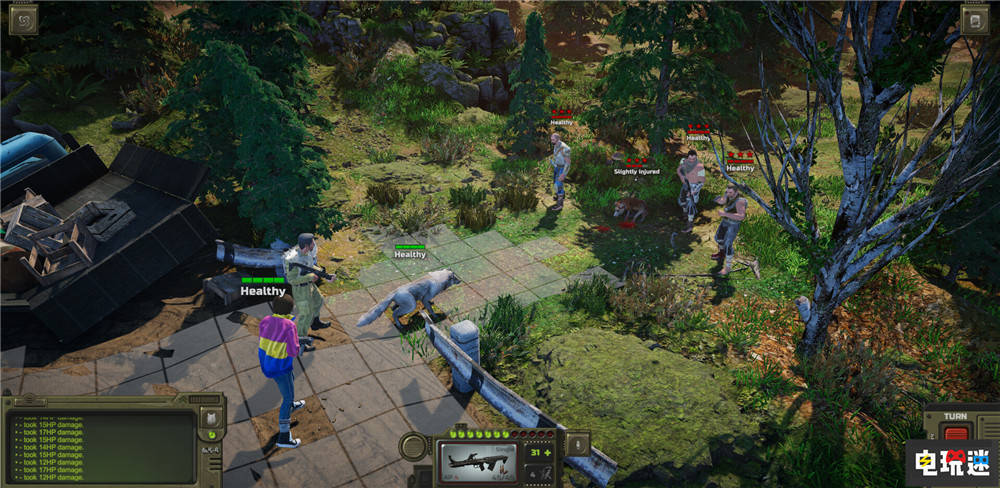Toggle the green light button beside the log
Screen dimensions: 1000x488
tap(211, 435)
